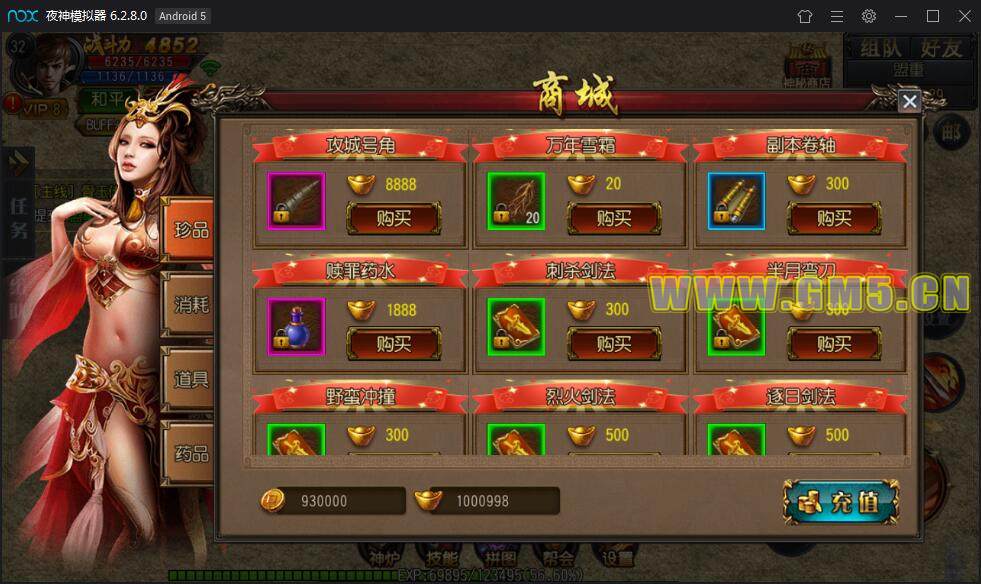Buy the 副本卷轴 scroll
Viewport: 981px width, 584px height.
(833, 218)
